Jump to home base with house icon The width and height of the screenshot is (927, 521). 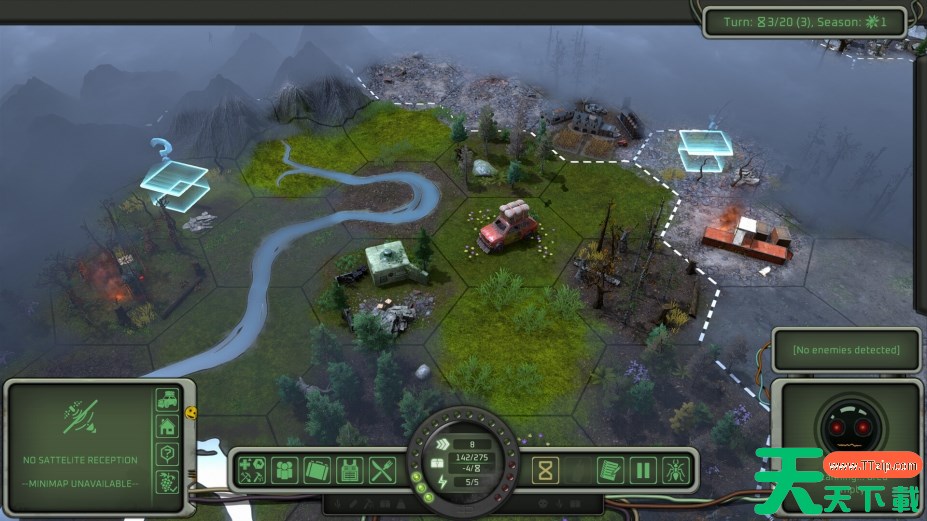pos(167,427)
